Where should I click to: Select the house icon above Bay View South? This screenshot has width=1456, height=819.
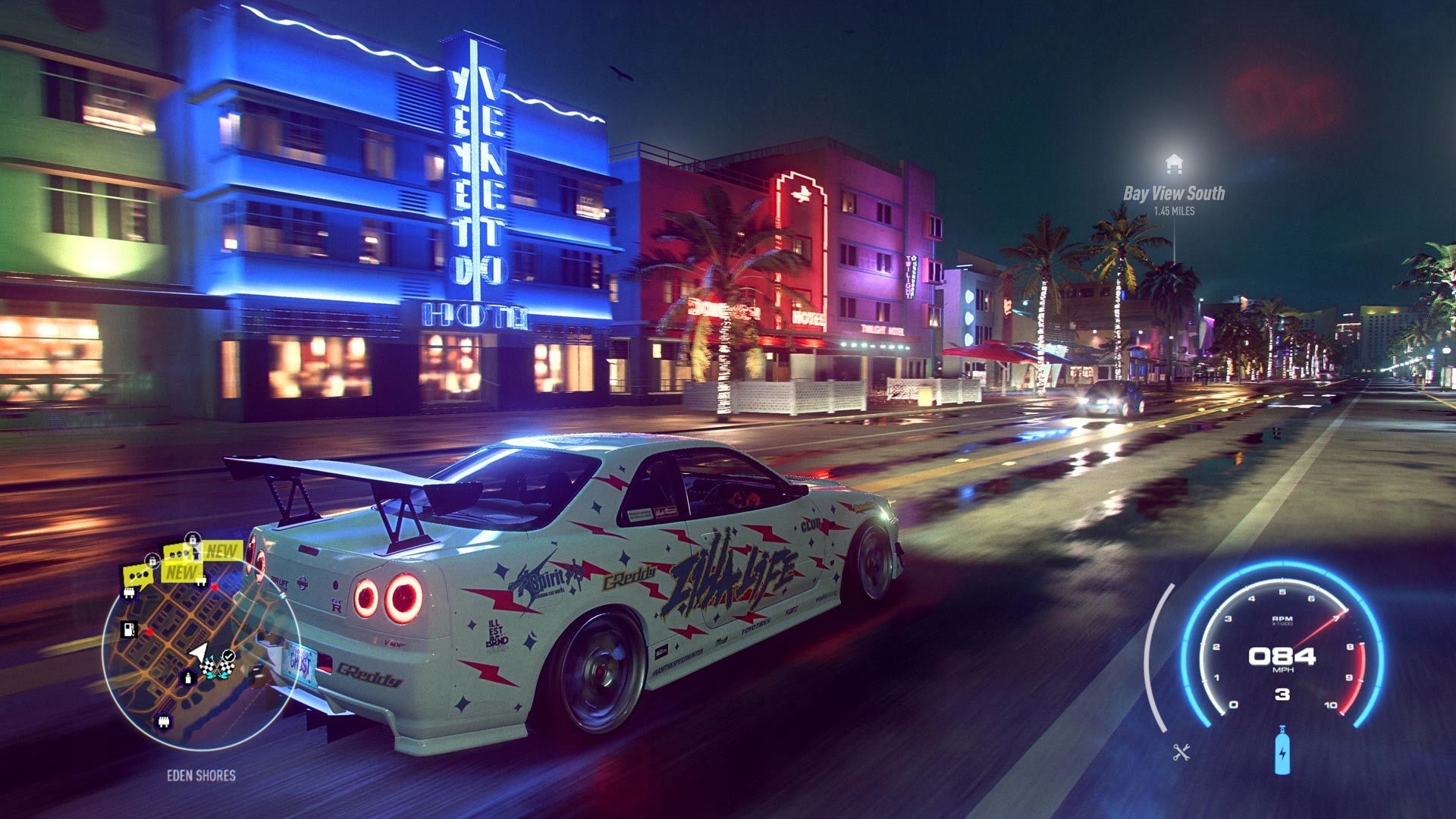1174,162
